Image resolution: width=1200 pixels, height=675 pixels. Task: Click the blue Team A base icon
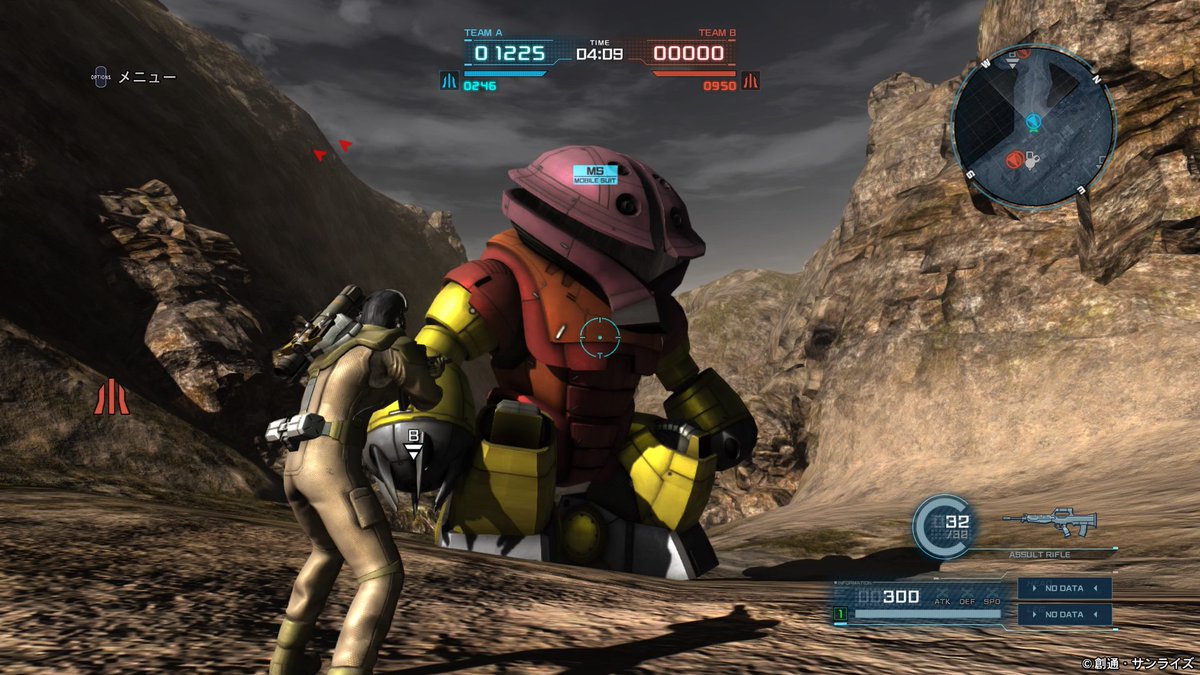(449, 81)
